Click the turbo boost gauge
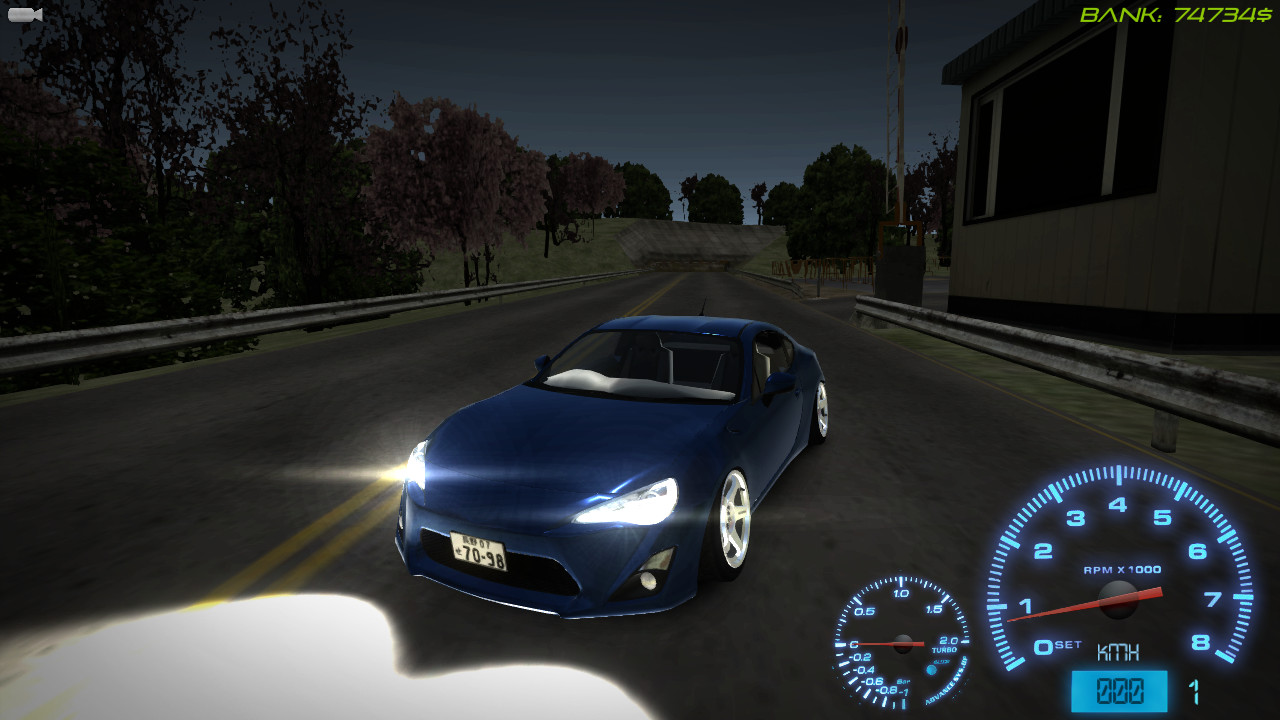 (905, 645)
